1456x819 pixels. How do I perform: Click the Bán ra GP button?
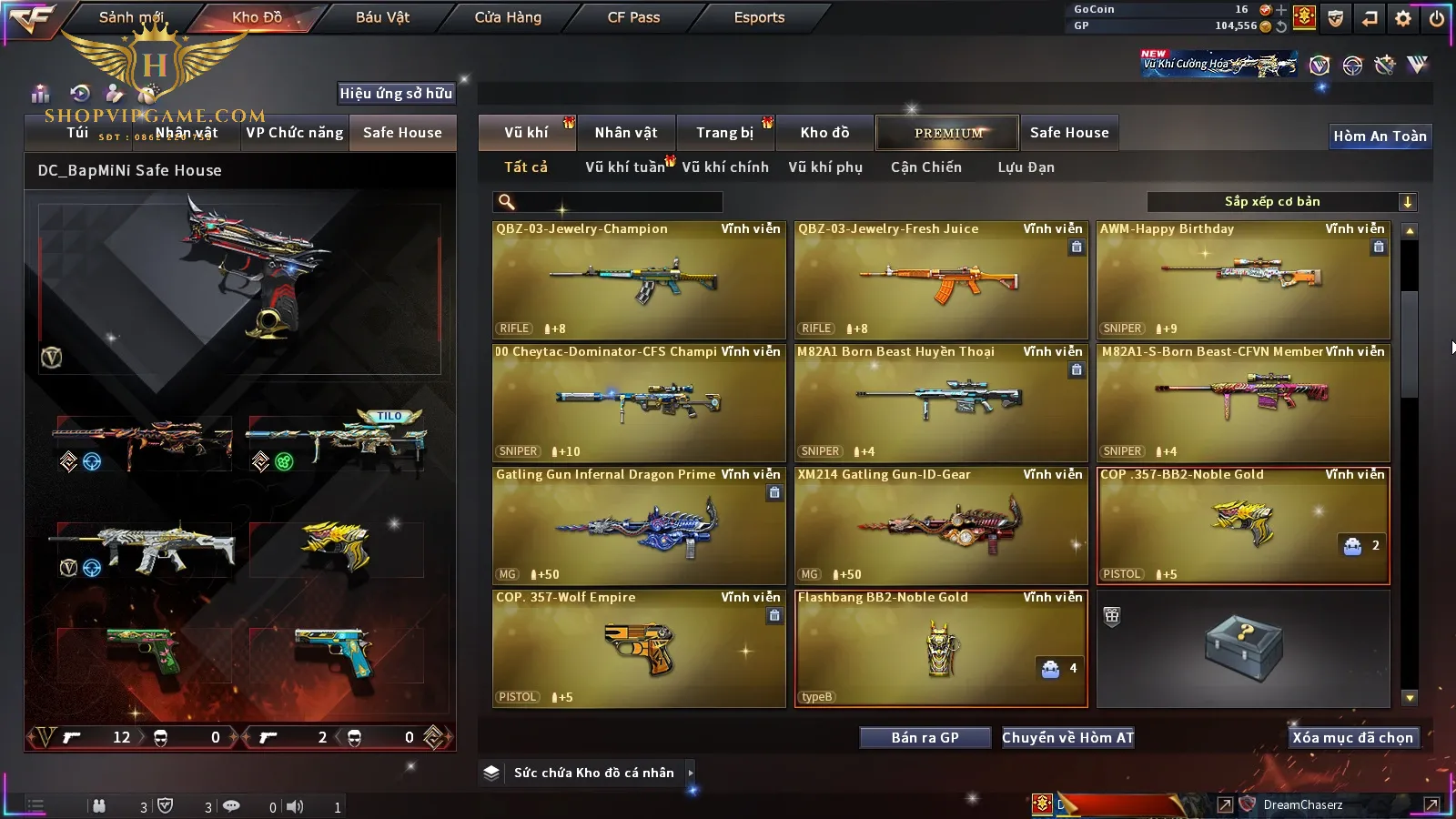point(925,738)
